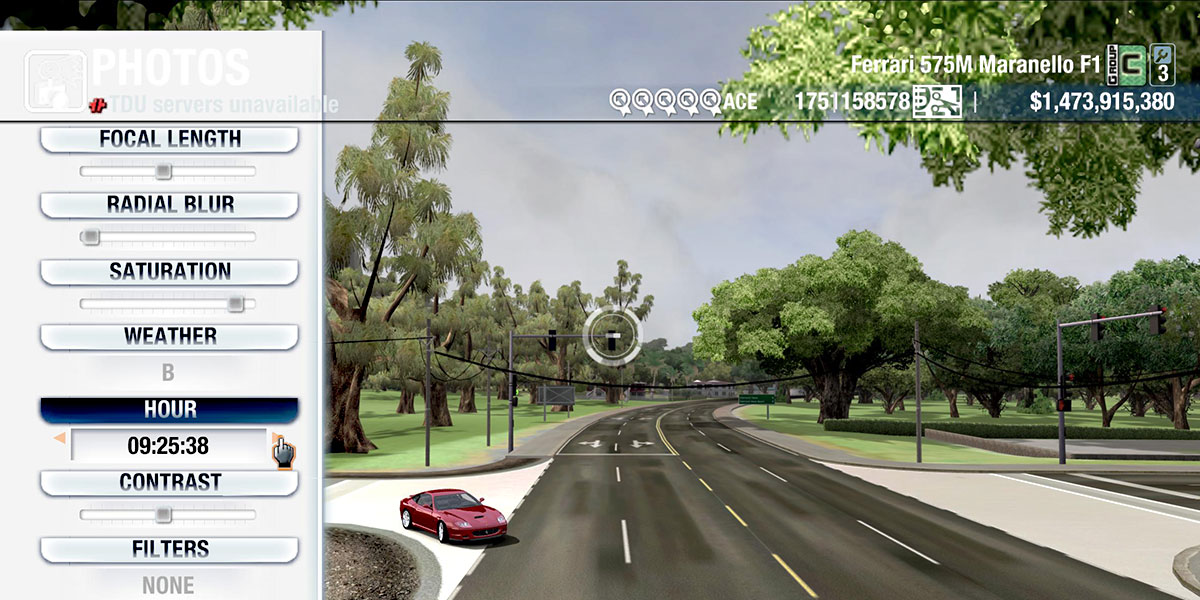Choose the Contrast option
The width and height of the screenshot is (1200, 600).
click(x=169, y=482)
